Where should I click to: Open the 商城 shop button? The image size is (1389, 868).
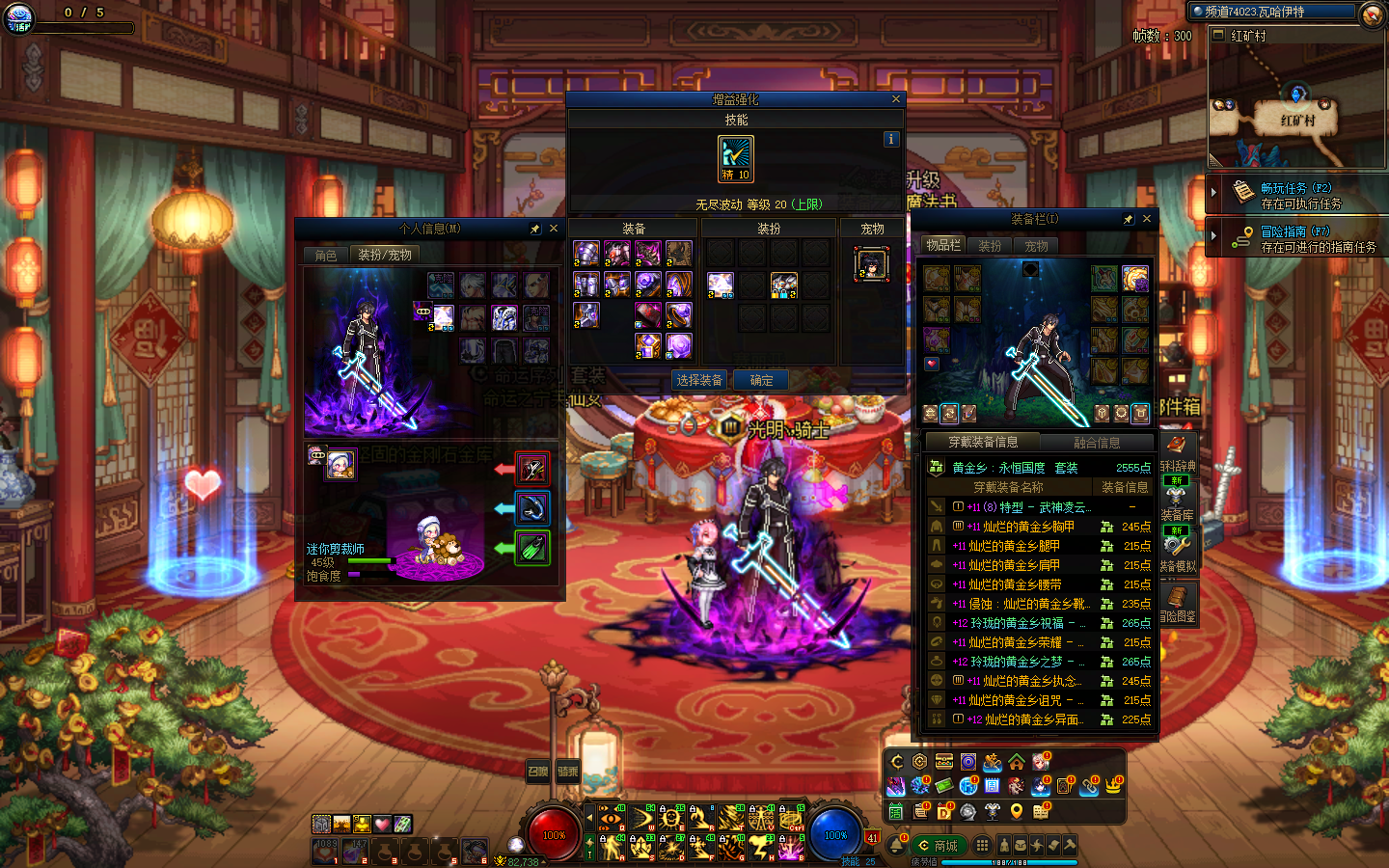click(x=939, y=846)
